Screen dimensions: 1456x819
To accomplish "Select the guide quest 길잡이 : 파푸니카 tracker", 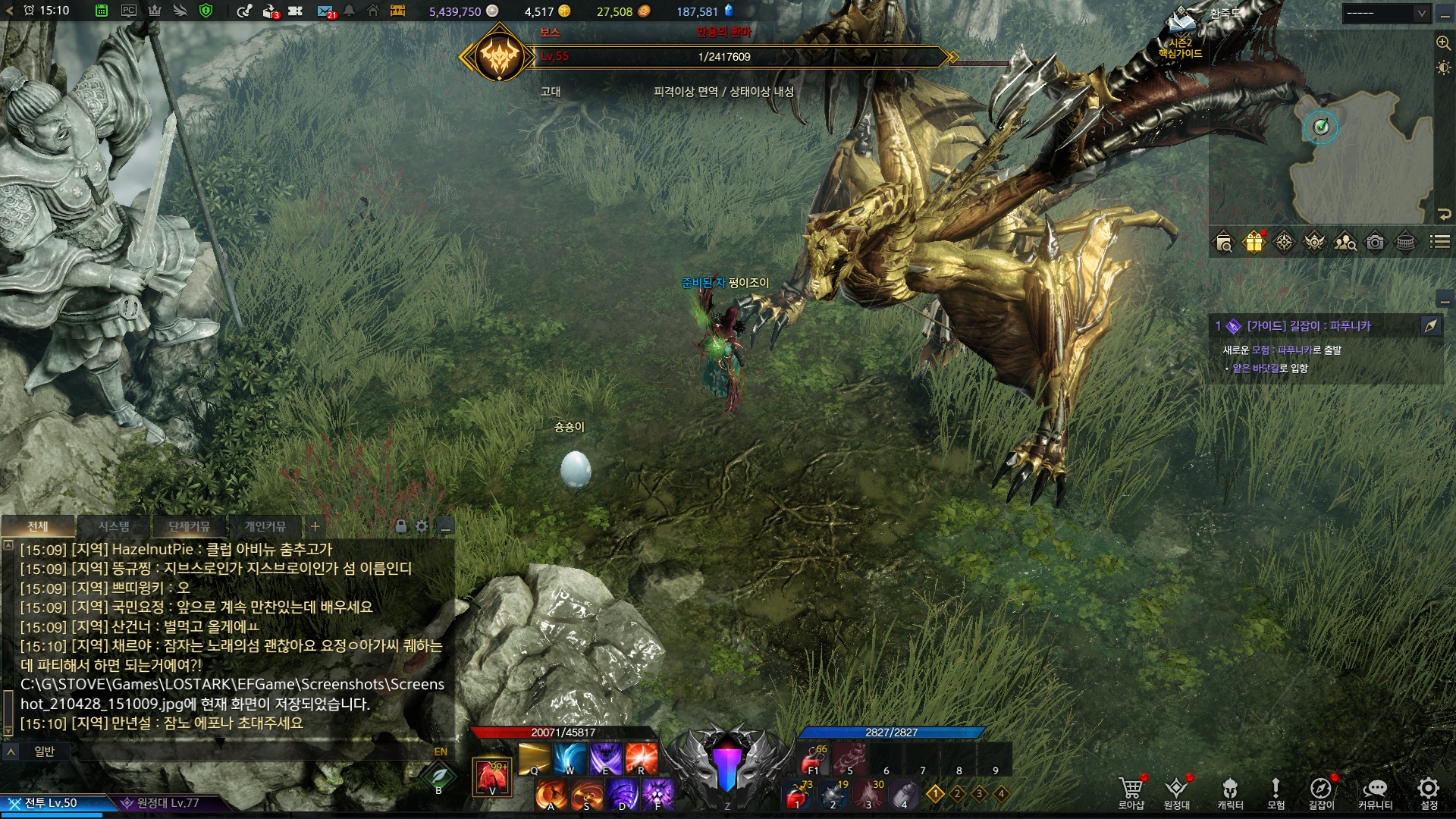I will (1308, 326).
